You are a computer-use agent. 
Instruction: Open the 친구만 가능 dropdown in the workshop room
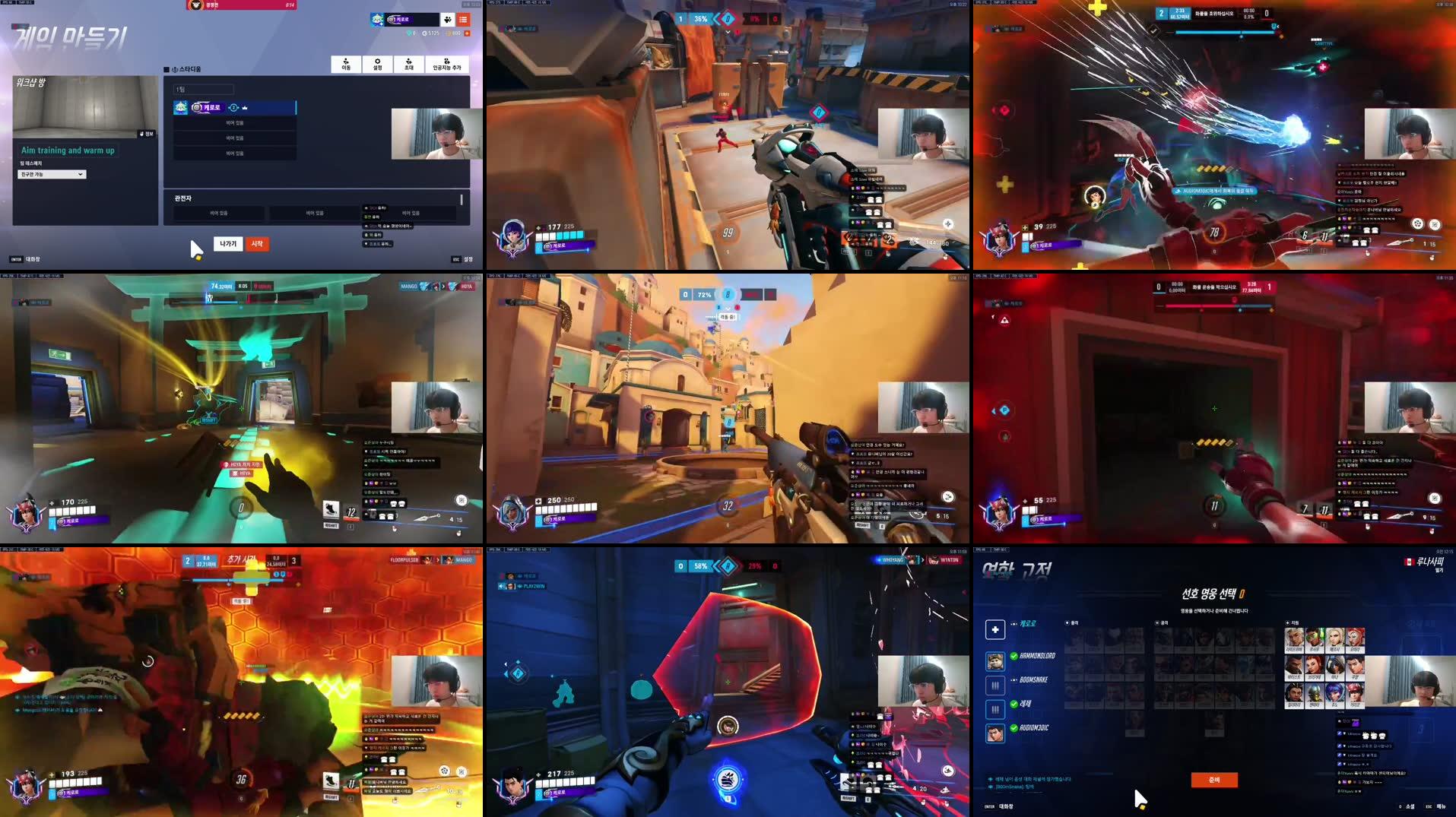pyautogui.click(x=51, y=174)
